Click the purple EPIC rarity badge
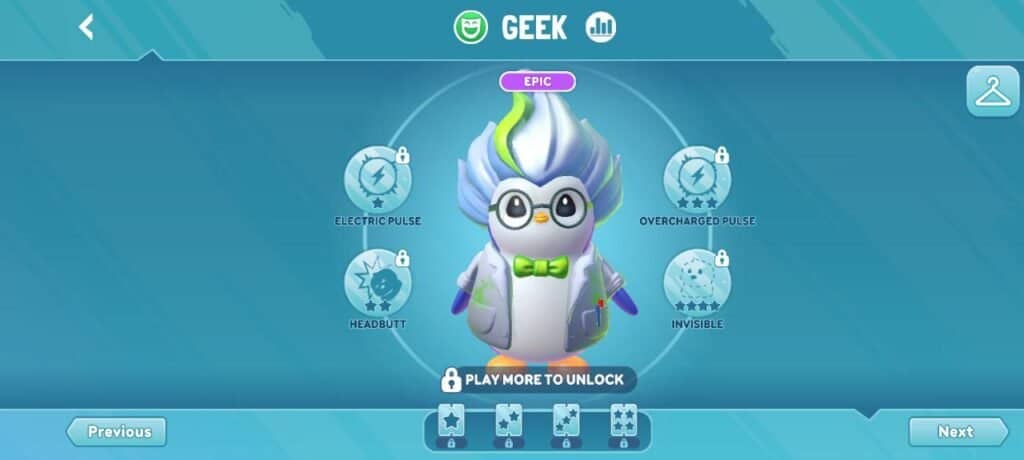This screenshot has width=1024, height=460. tap(537, 82)
